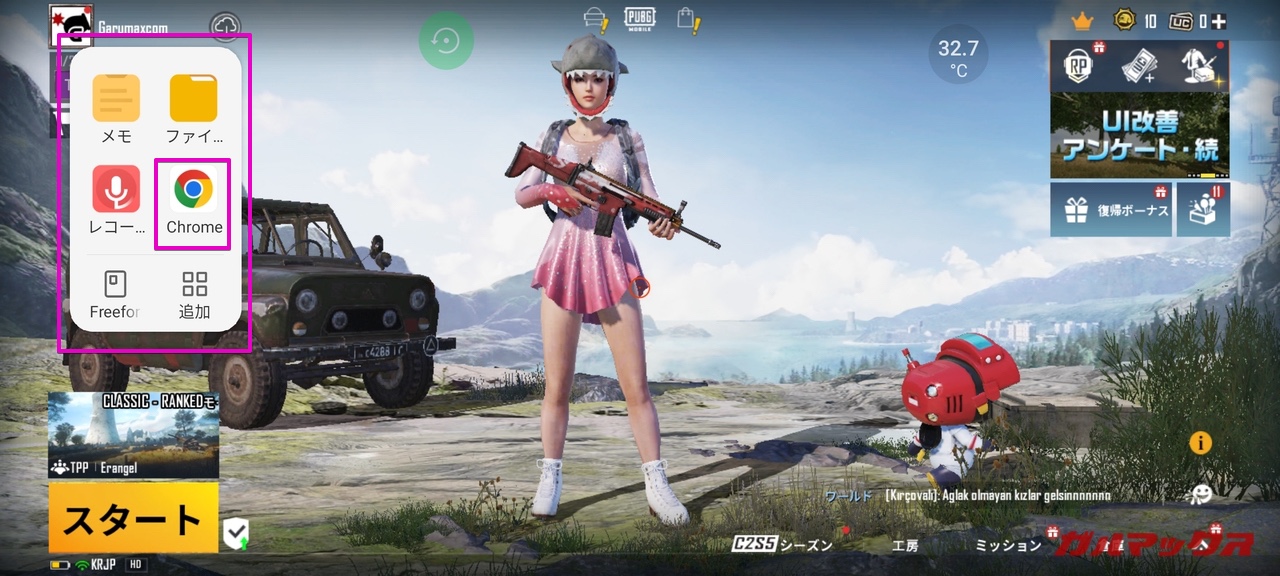Open the ファイル files app shortcut
1280x576 pixels.
(194, 109)
